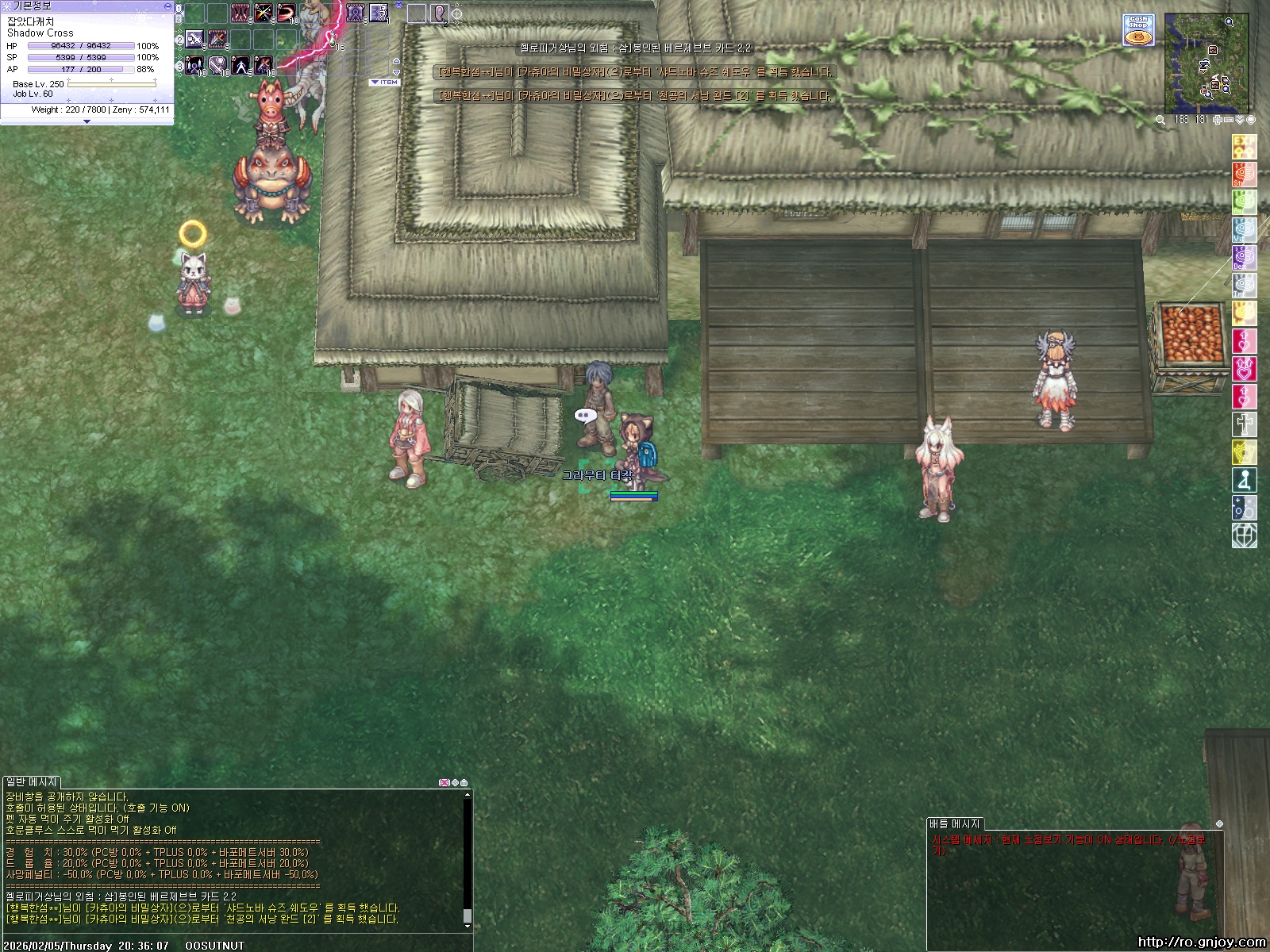Select the white cross buff icon
This screenshot has width=1270, height=952.
click(x=1244, y=424)
